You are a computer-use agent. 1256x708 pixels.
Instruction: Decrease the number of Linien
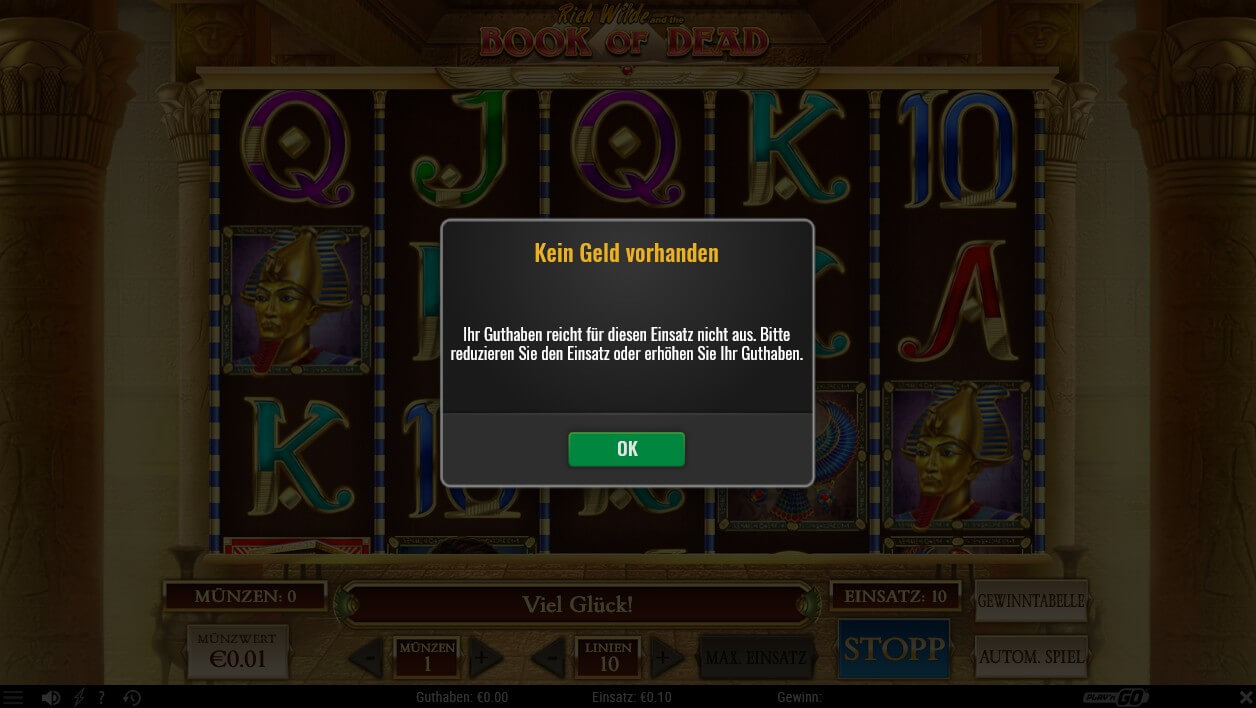pyautogui.click(x=549, y=658)
